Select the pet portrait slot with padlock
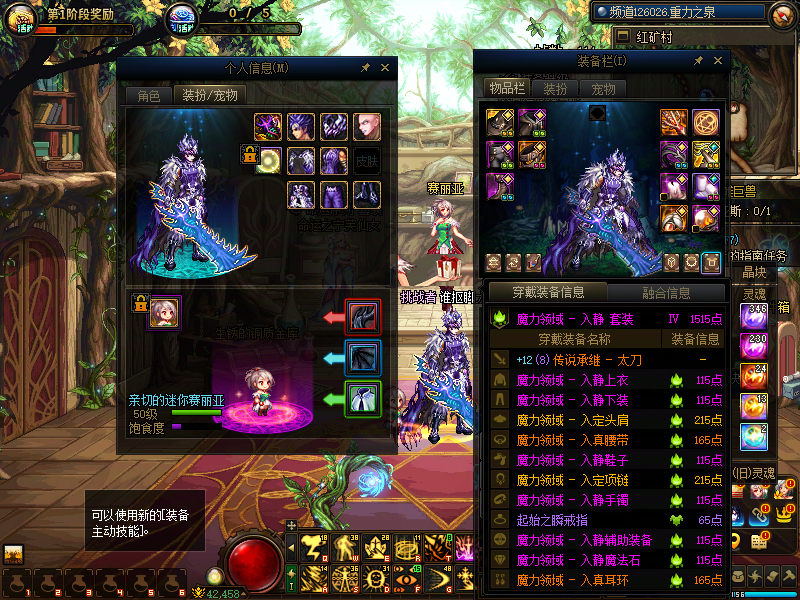This screenshot has height=600, width=800. point(164,312)
